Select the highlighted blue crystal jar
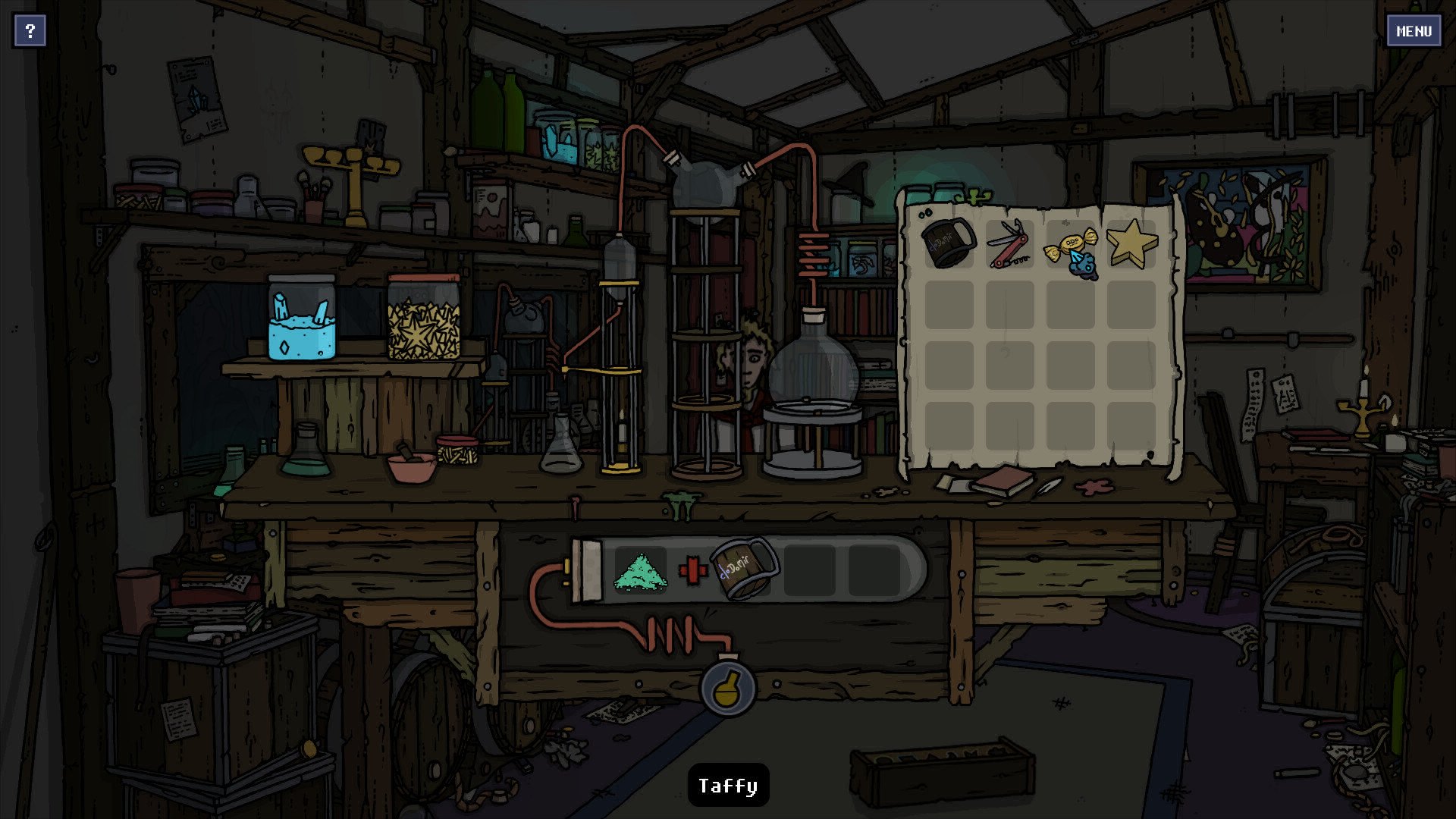The image size is (1456, 819). click(302, 318)
